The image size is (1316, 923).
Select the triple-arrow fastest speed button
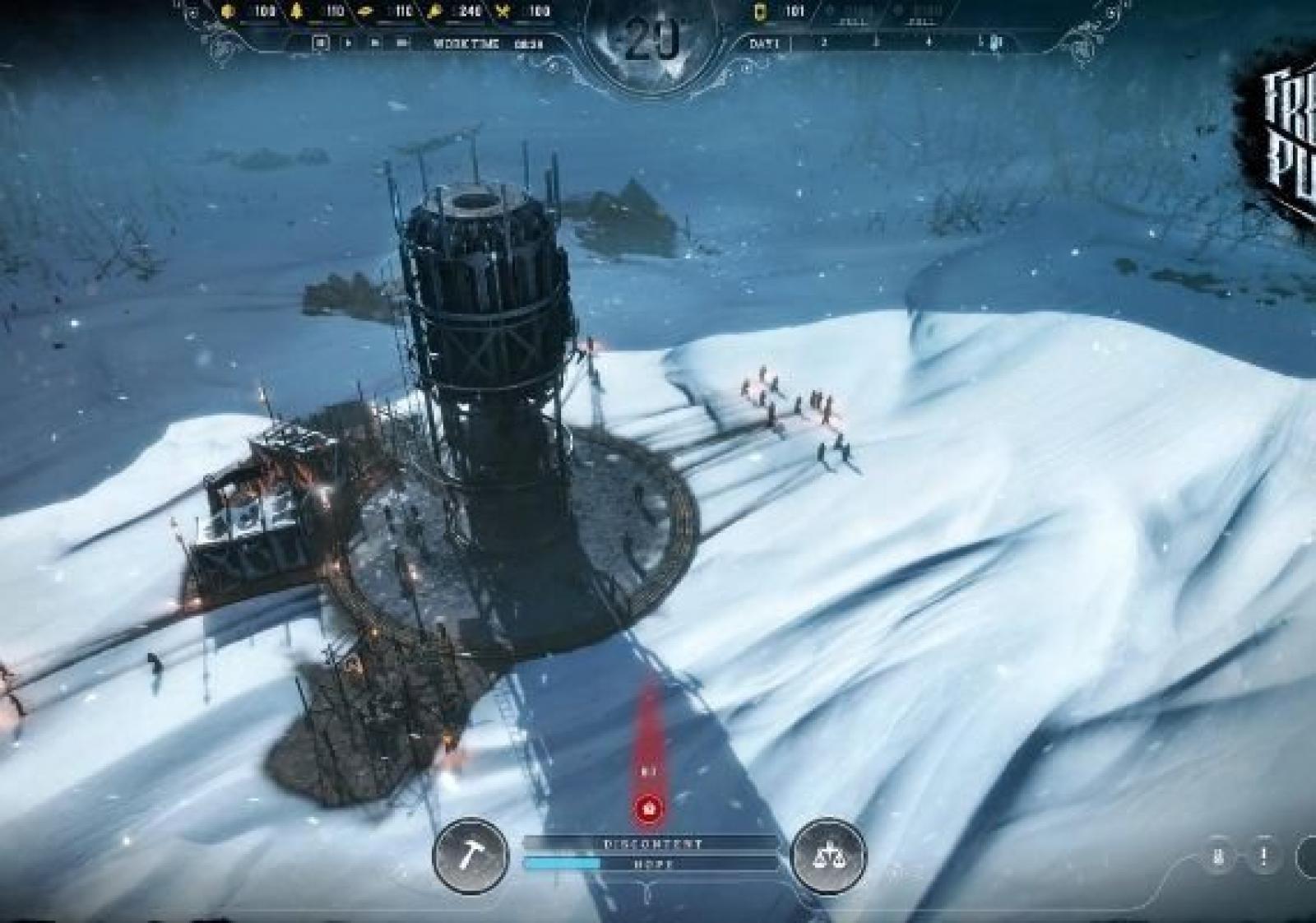[403, 43]
